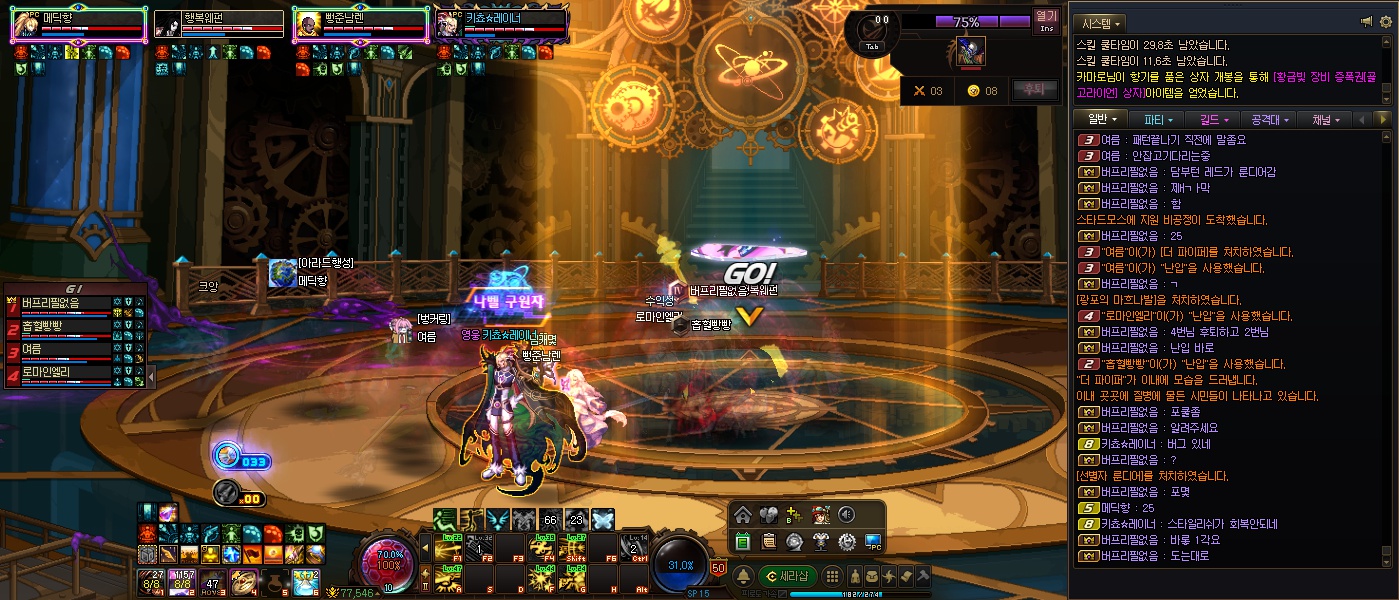Open the 세라샵 cash shop
The height and width of the screenshot is (600, 1399).
(789, 575)
